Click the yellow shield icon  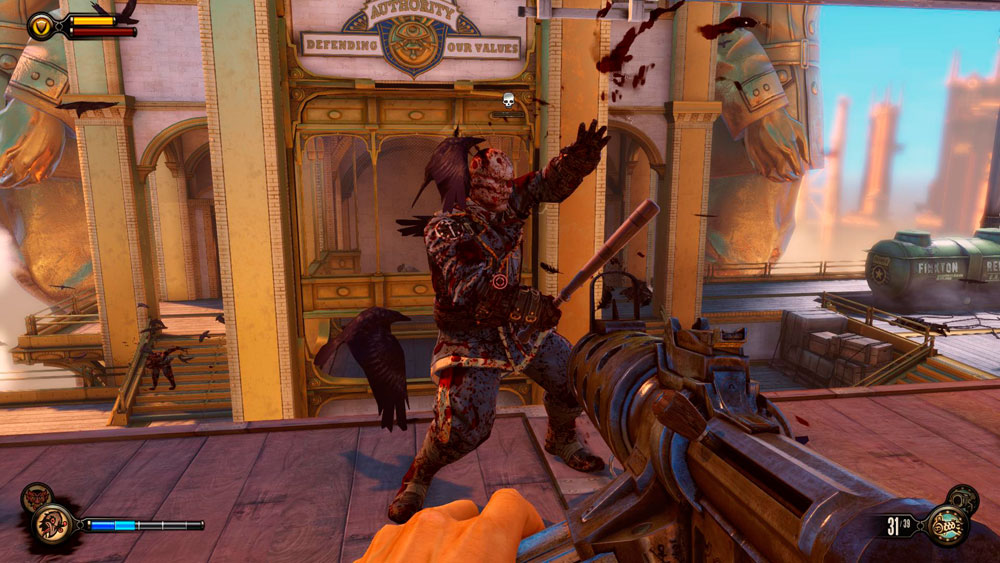tap(42, 25)
